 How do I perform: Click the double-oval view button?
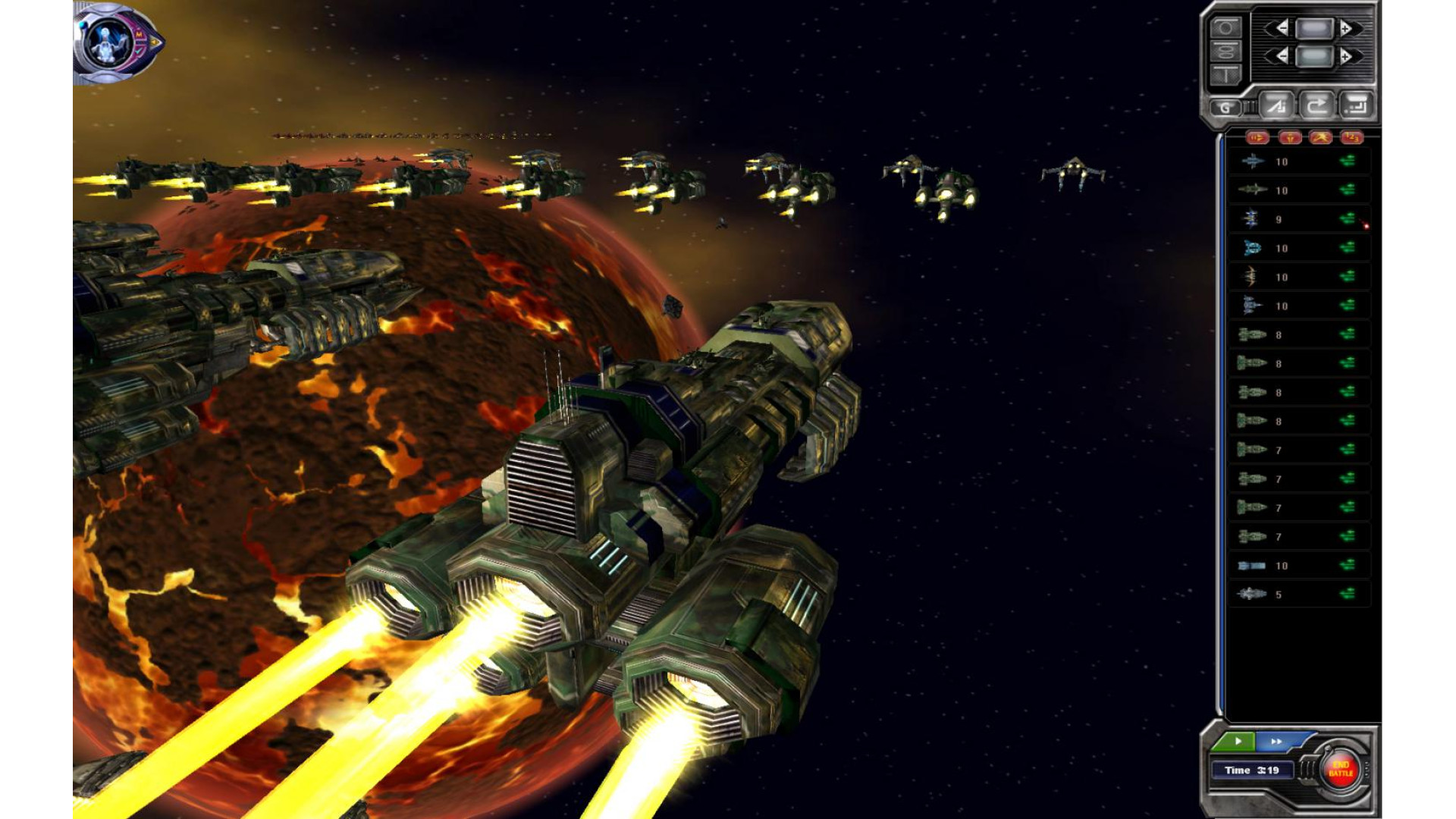click(x=1225, y=52)
